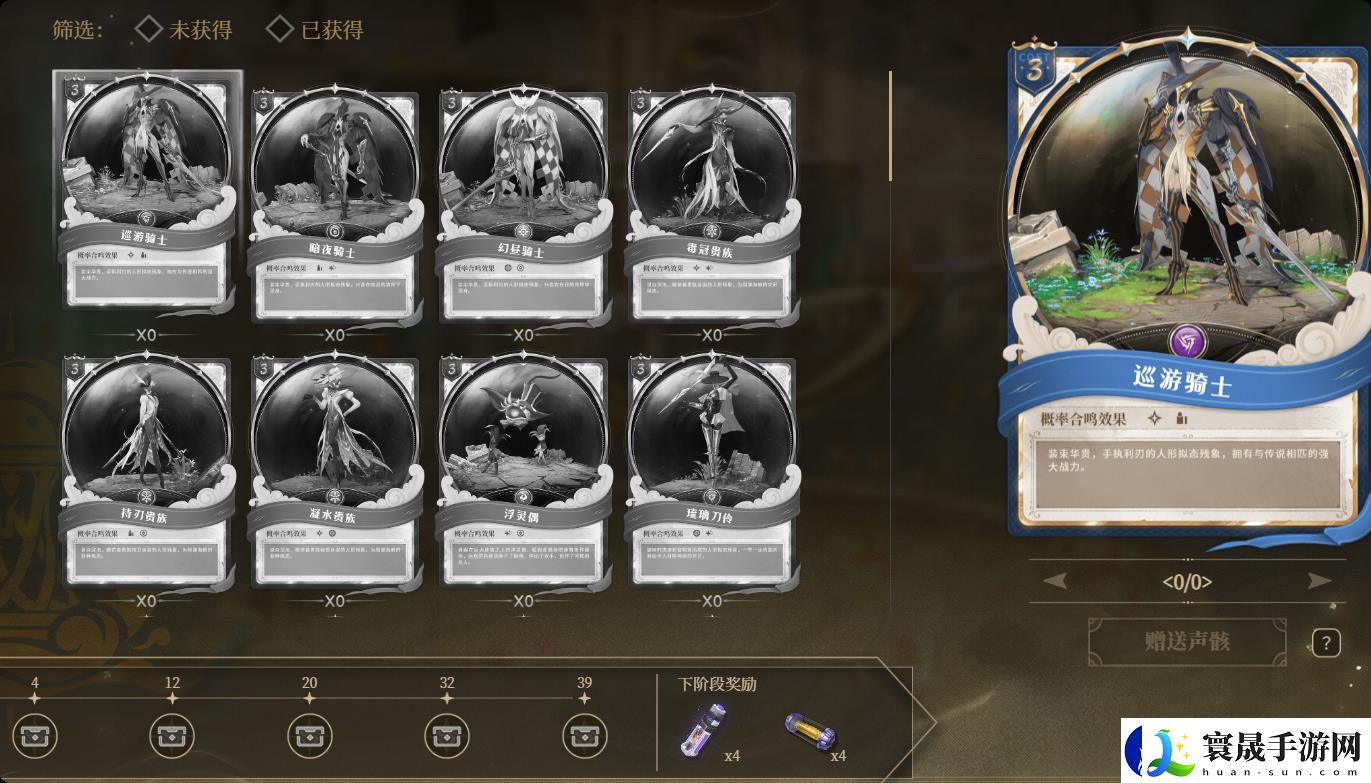This screenshot has height=783, width=1371.
Task: Go to previous echo with left arrow
Action: 1055,581
